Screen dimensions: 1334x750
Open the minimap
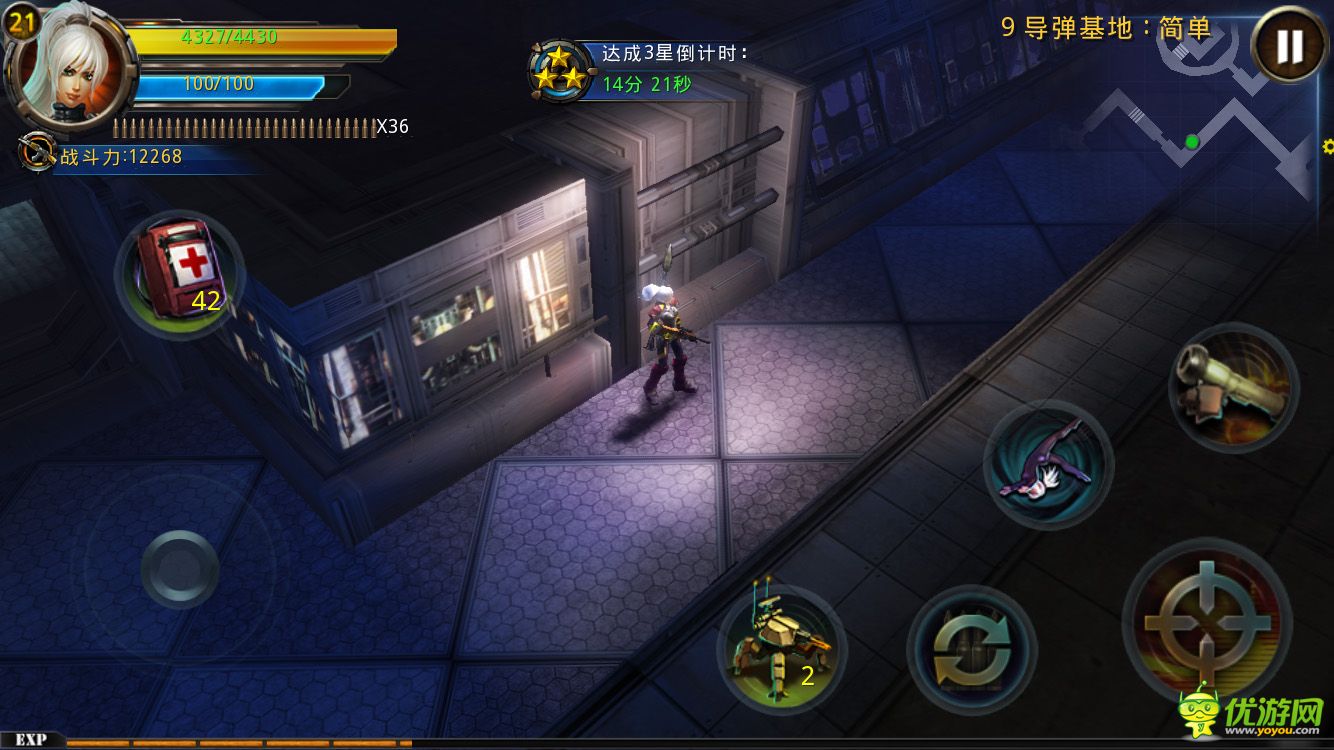[x=1200, y=130]
